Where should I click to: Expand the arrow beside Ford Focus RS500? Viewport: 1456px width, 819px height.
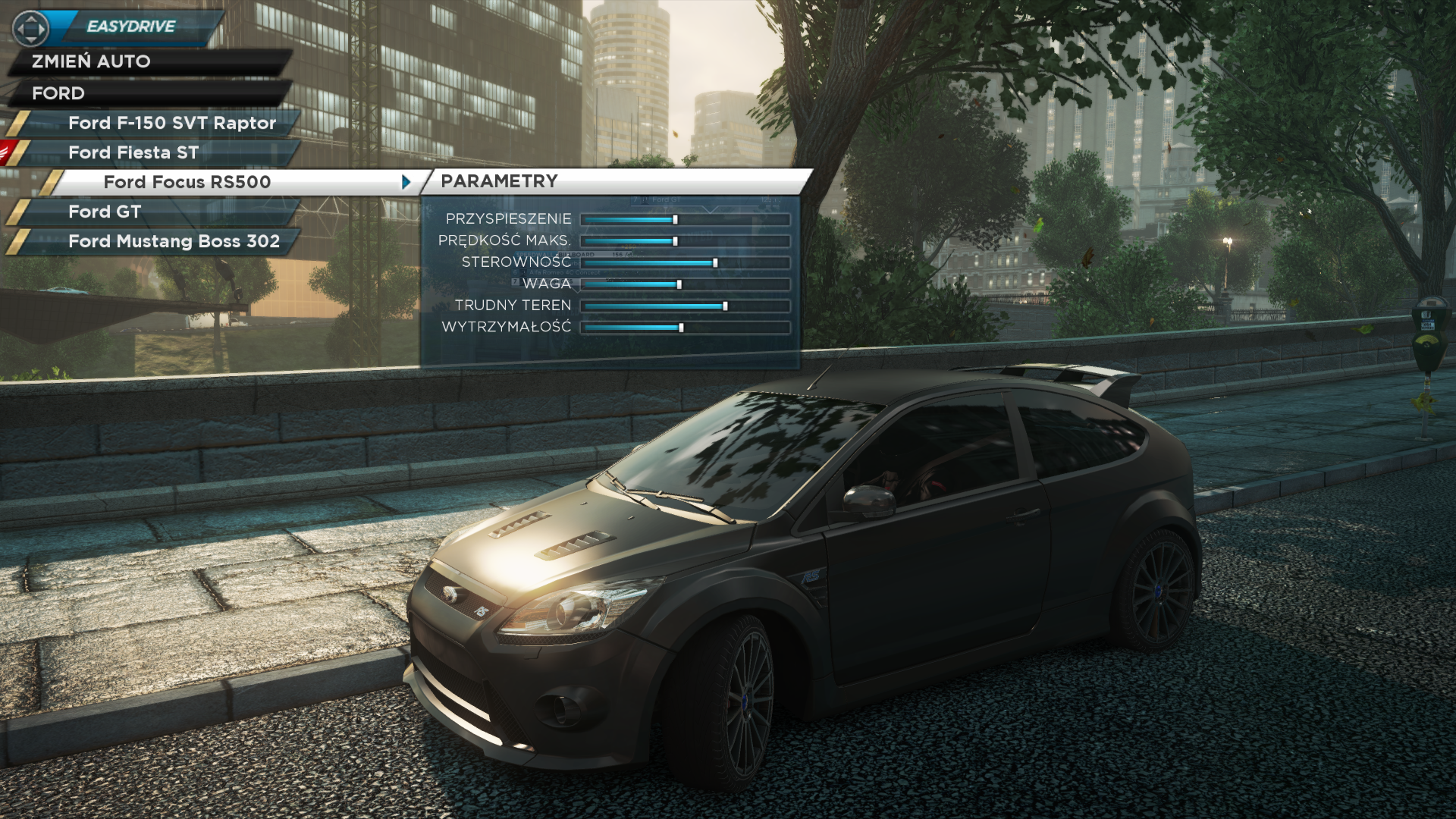pos(406,182)
